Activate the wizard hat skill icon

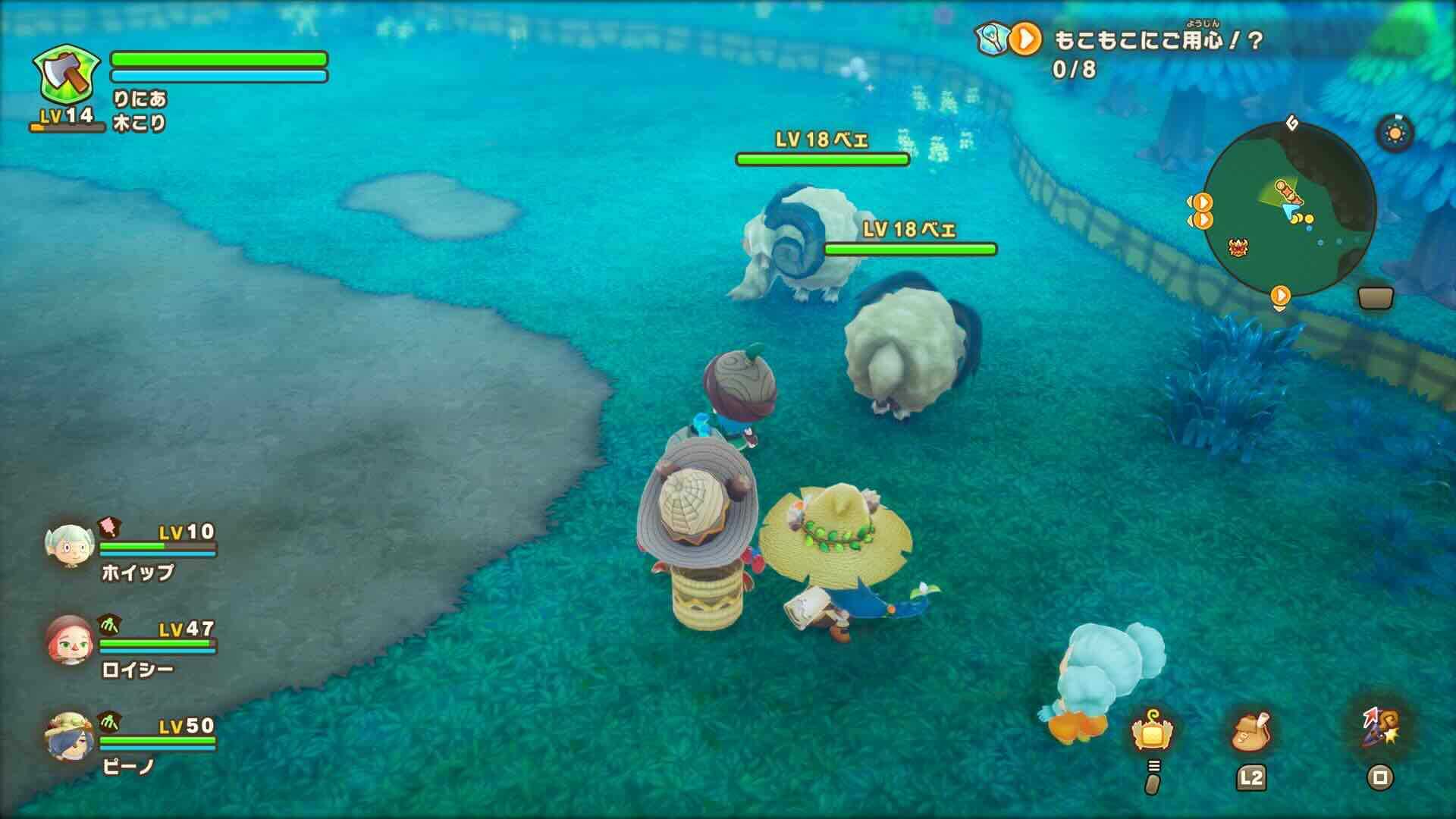1380,729
